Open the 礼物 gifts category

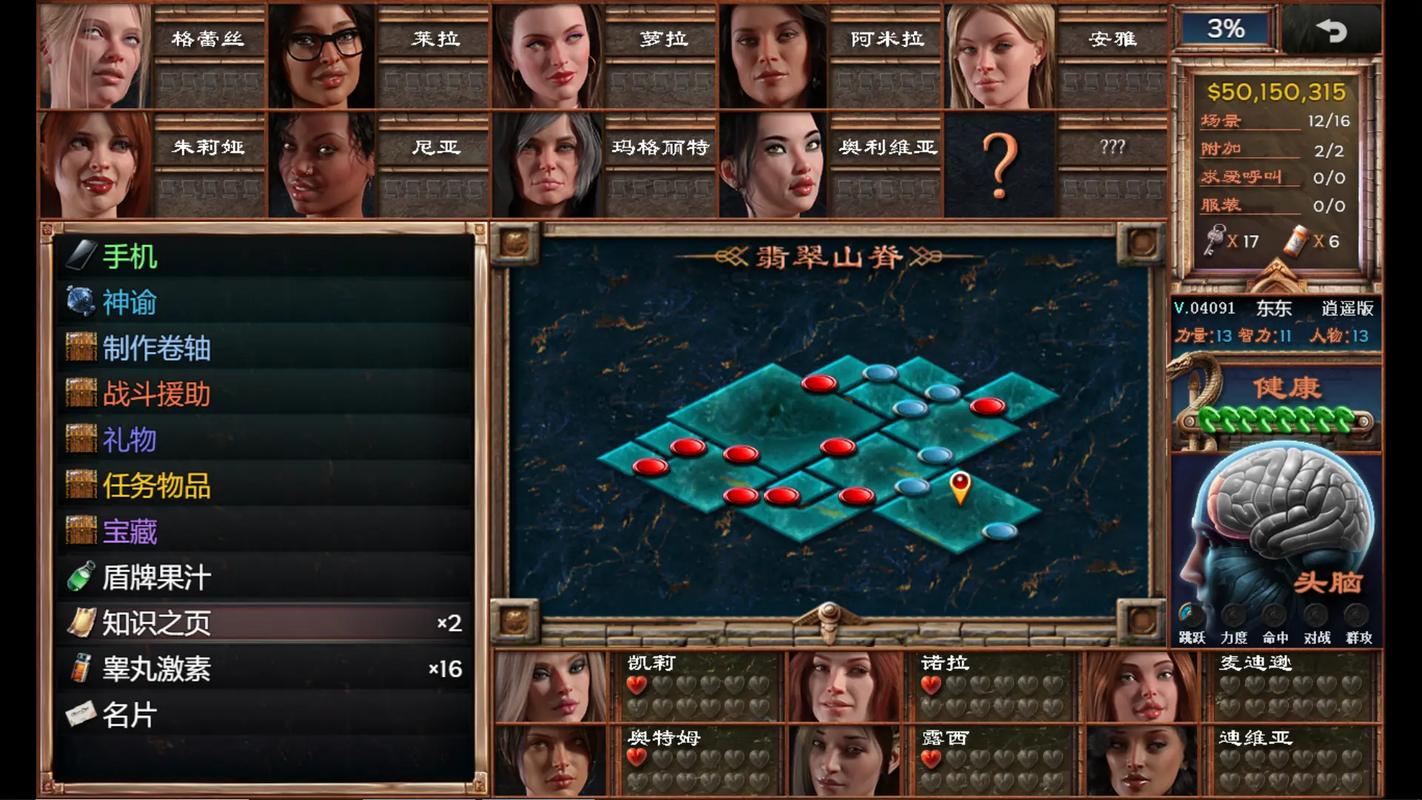tap(130, 440)
